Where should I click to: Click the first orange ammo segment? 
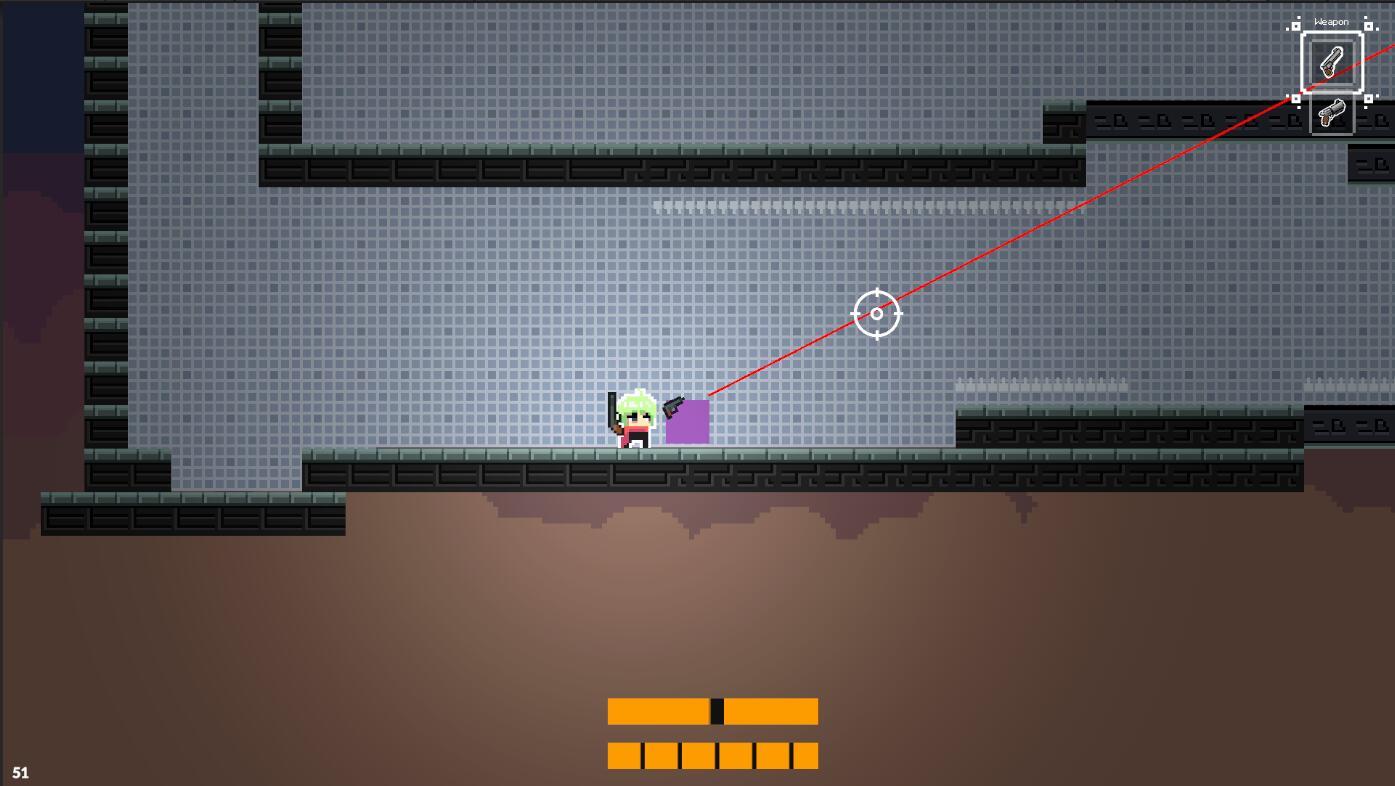622,756
